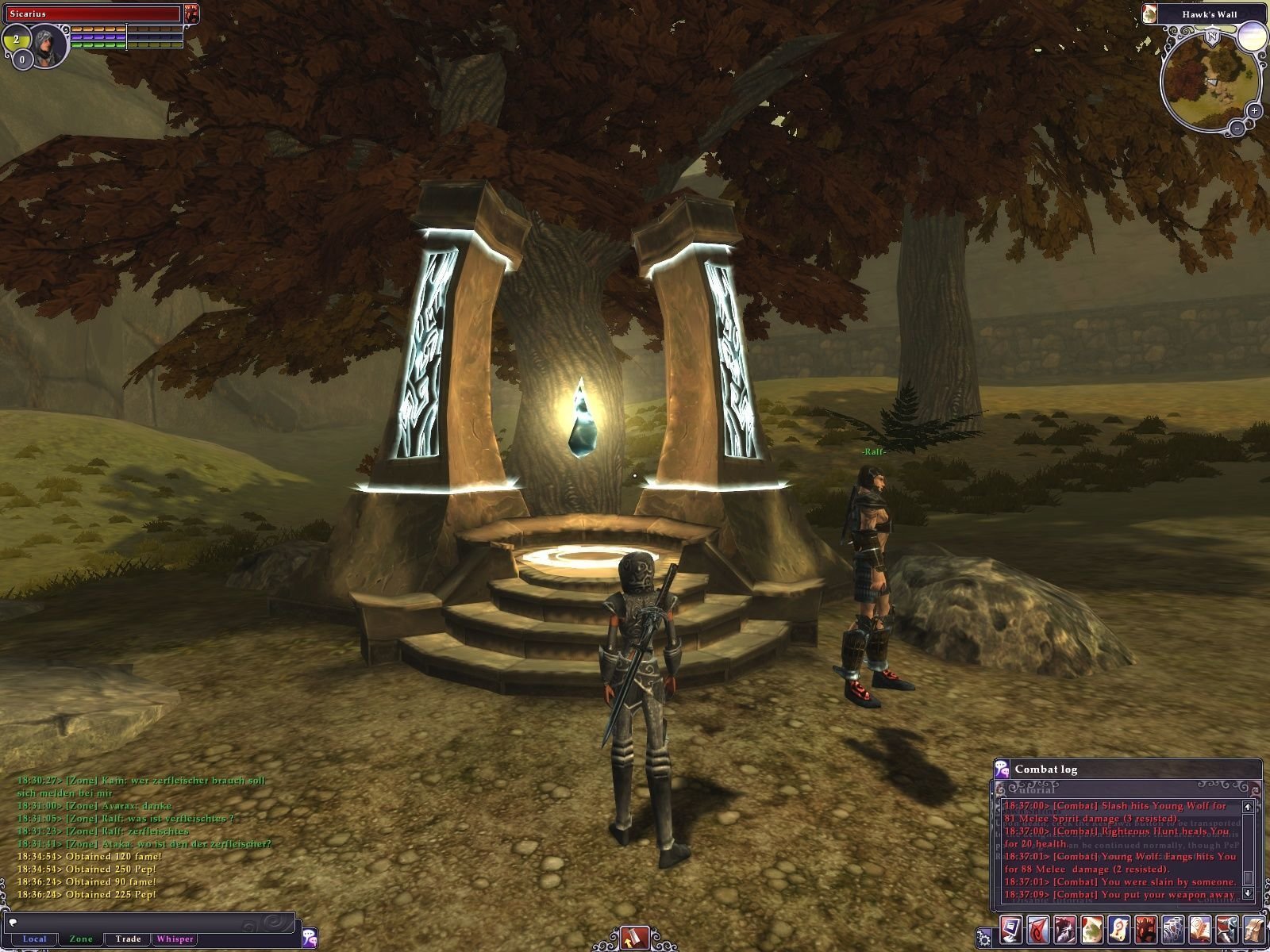Select the Local chat tab
This screenshot has height=952, width=1270.
point(37,939)
